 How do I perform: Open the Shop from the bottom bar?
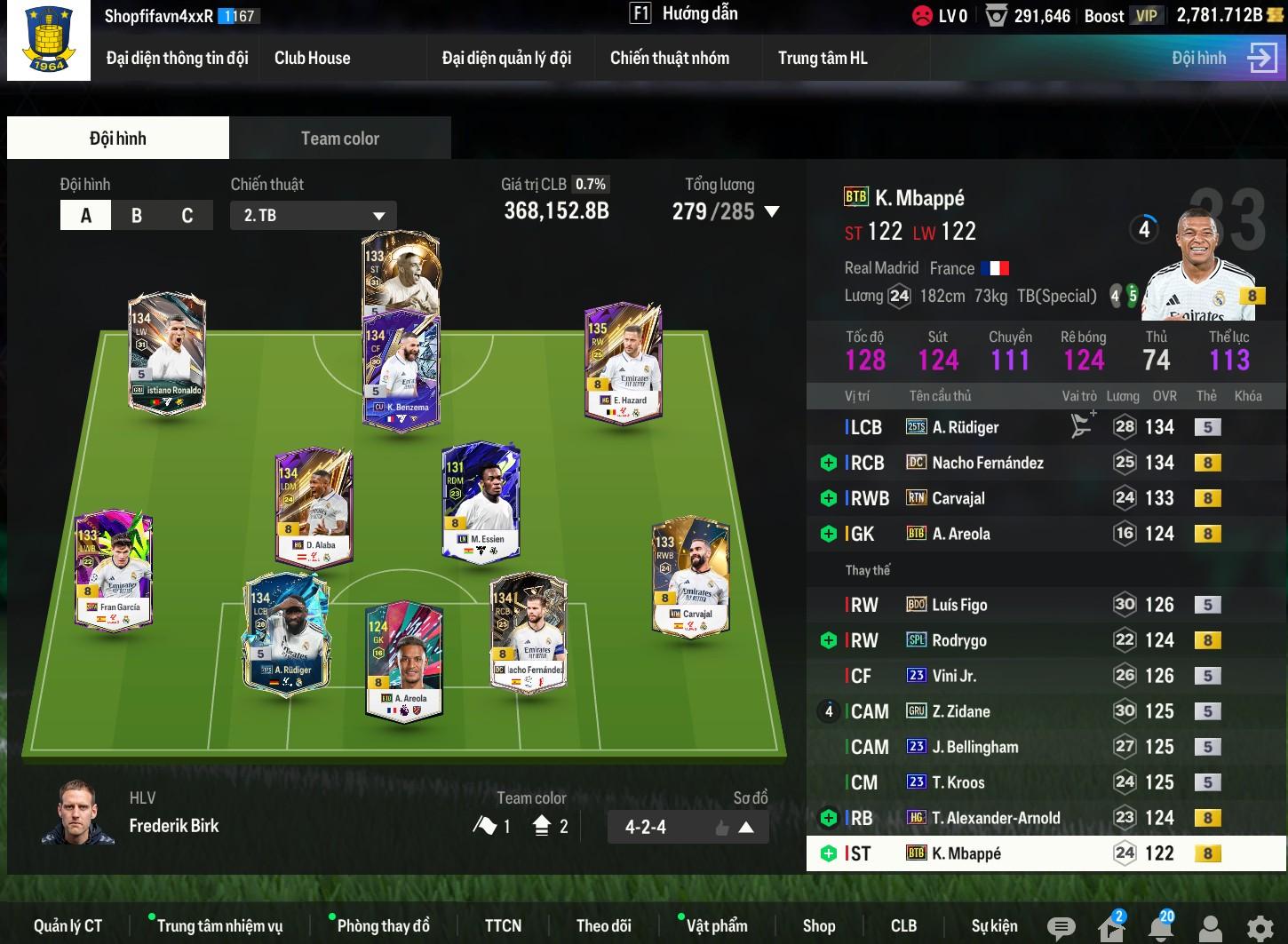click(818, 926)
